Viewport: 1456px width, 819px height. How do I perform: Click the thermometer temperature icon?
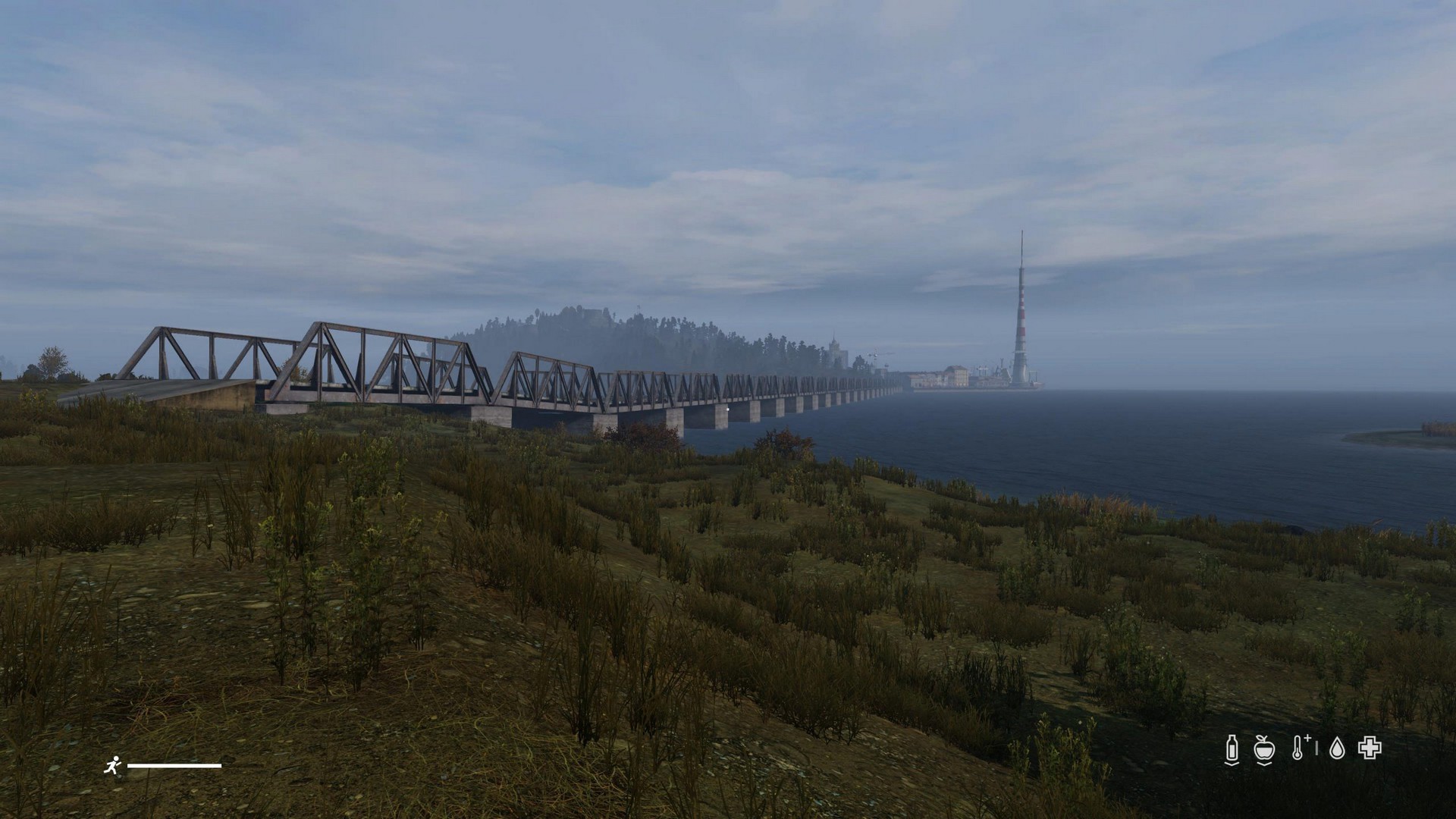(x=1299, y=748)
